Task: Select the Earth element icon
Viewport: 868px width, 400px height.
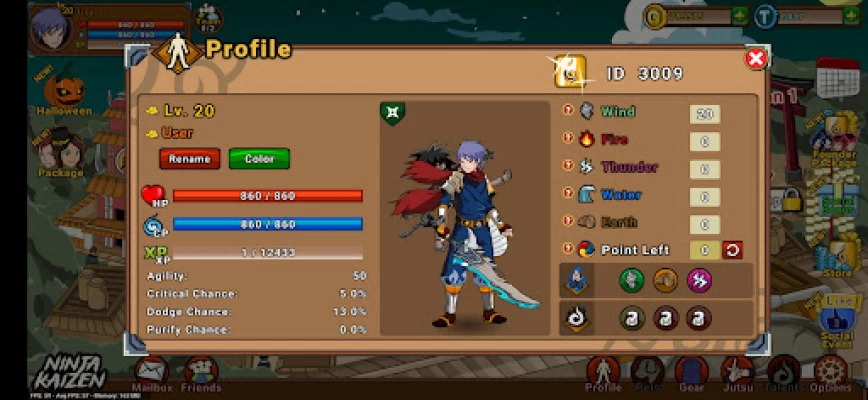Action: pyautogui.click(x=587, y=222)
